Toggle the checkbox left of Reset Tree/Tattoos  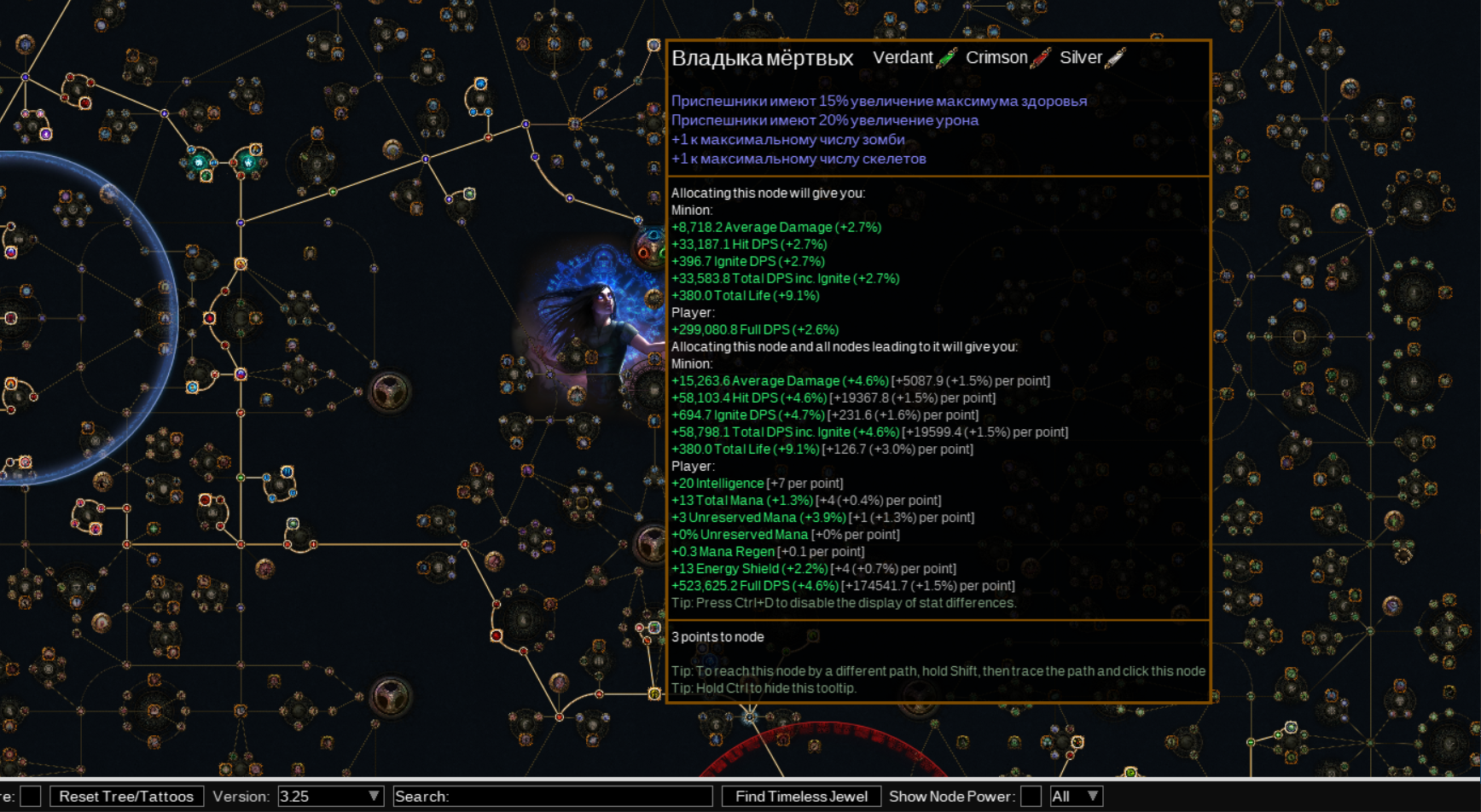(x=31, y=796)
